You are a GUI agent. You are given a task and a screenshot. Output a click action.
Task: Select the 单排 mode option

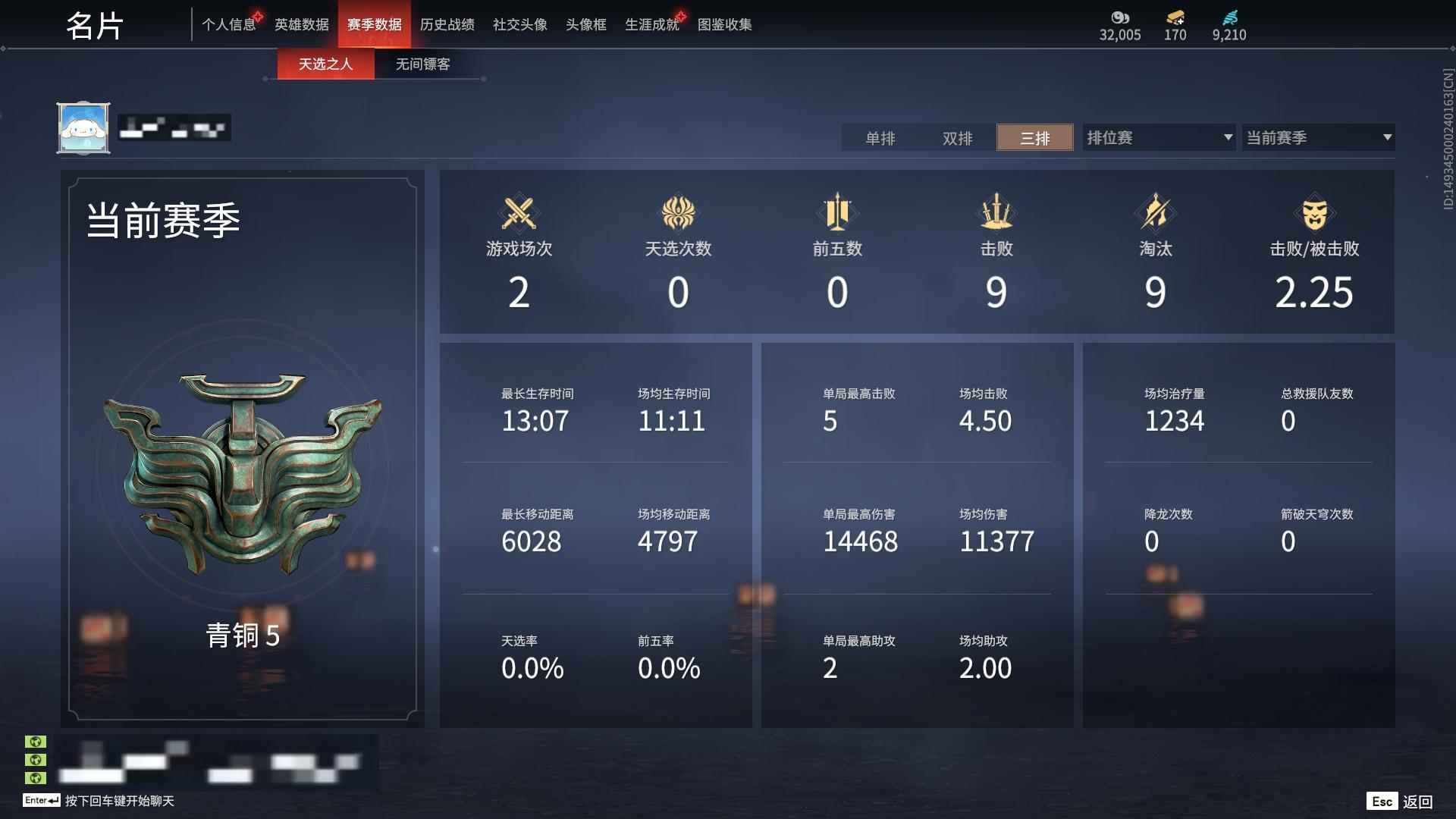pyautogui.click(x=880, y=138)
